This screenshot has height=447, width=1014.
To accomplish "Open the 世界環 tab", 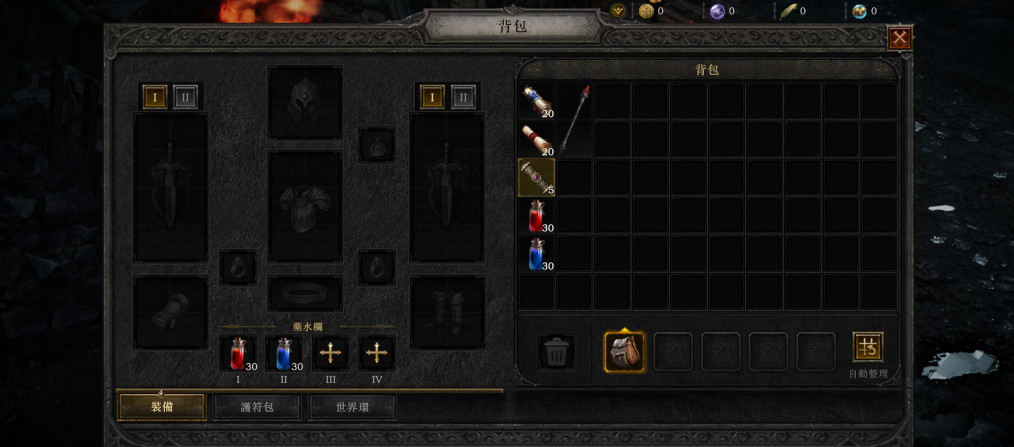I will [352, 407].
